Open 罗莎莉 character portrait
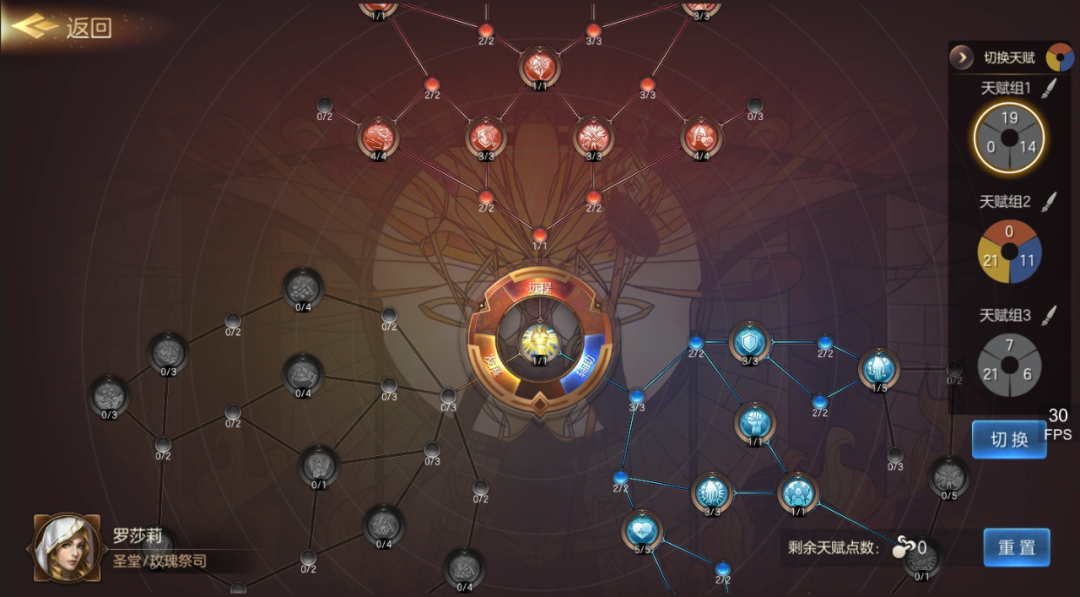 click(x=66, y=548)
